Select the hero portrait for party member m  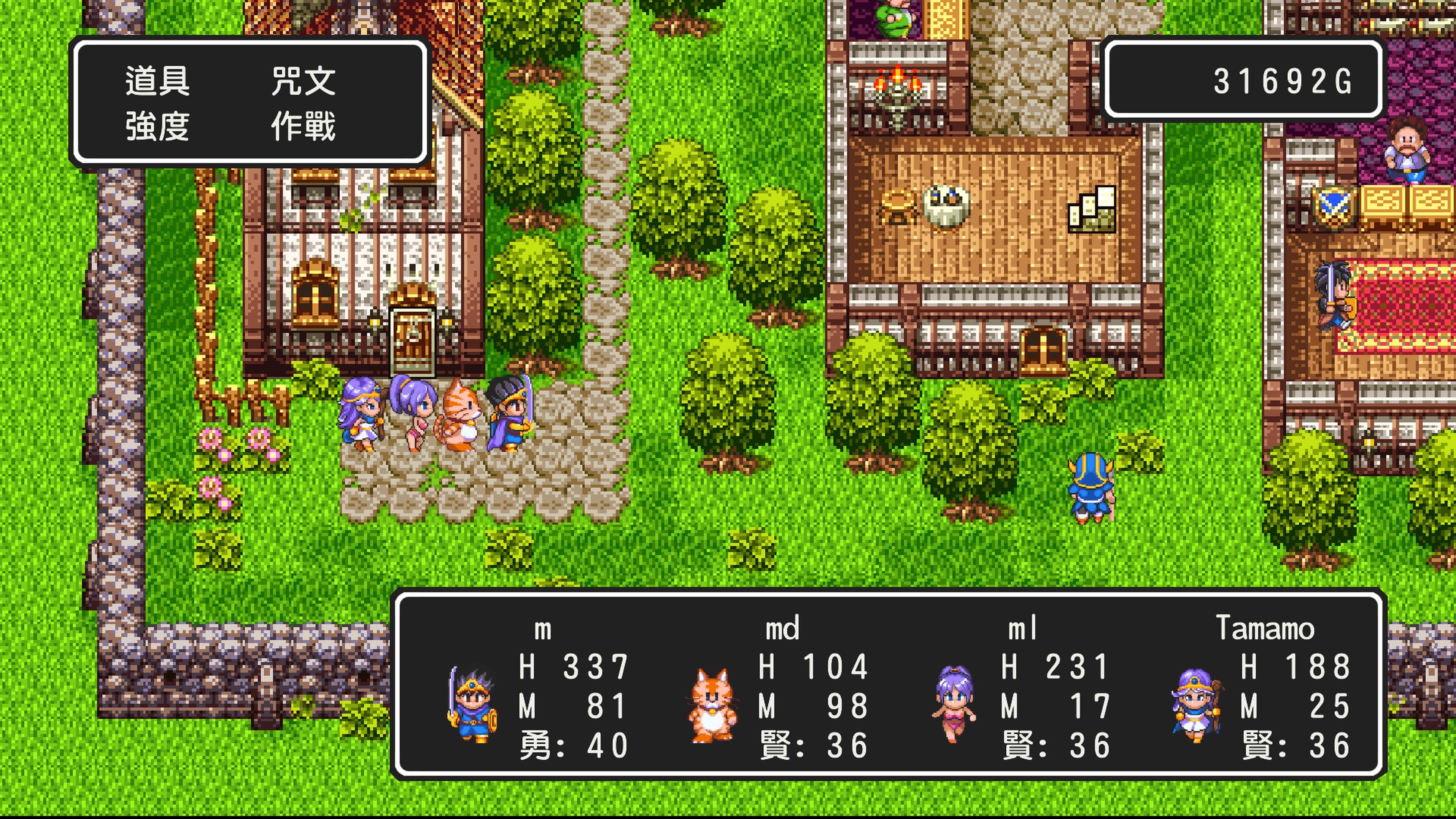[472, 704]
